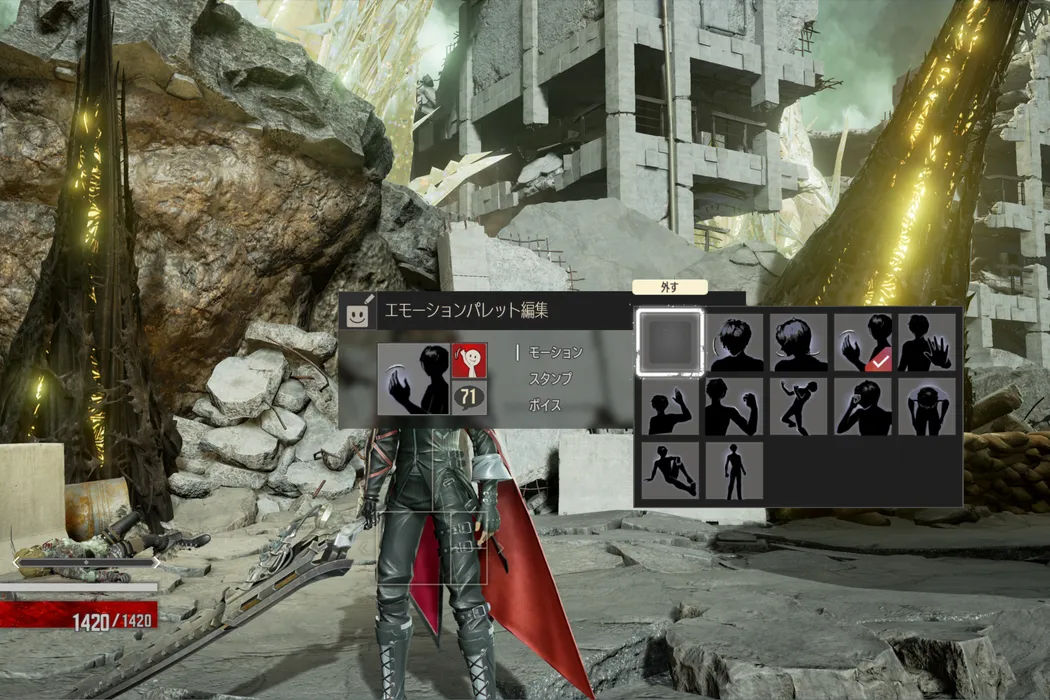The height and width of the screenshot is (700, 1050).
Task: Pick the nodding head emote
Action: tap(734, 343)
